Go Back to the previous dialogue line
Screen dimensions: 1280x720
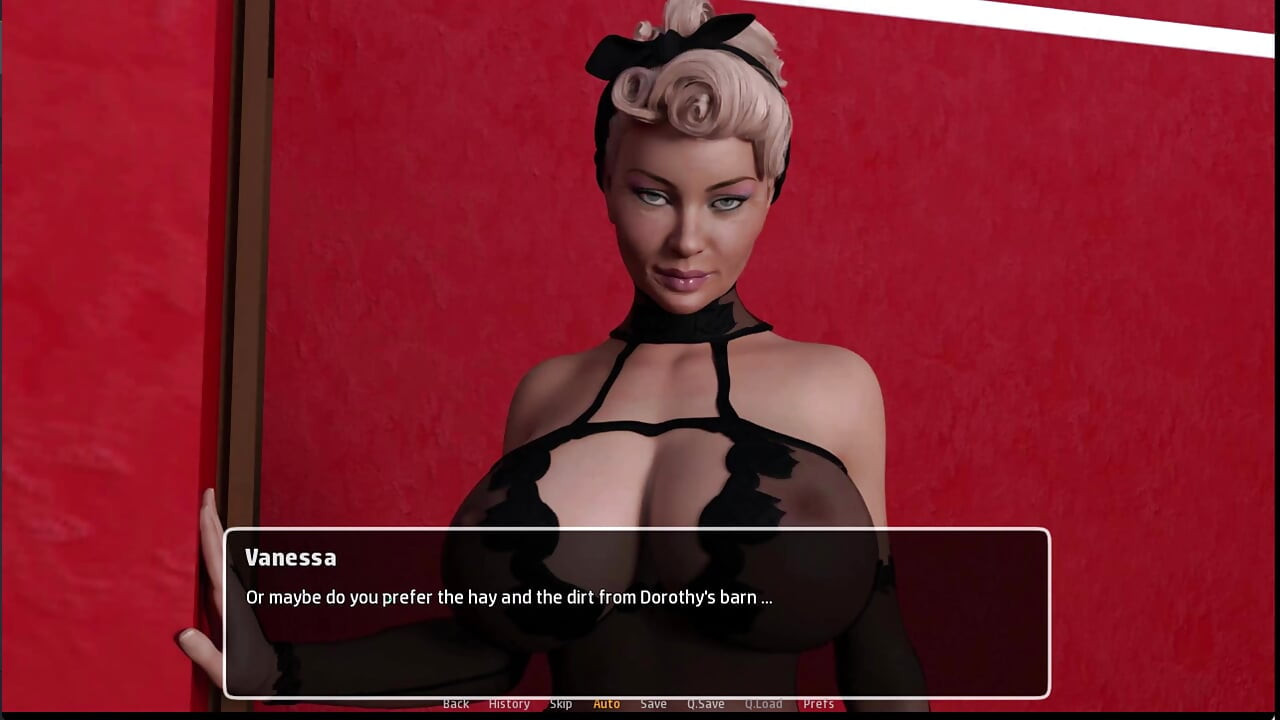pos(456,704)
